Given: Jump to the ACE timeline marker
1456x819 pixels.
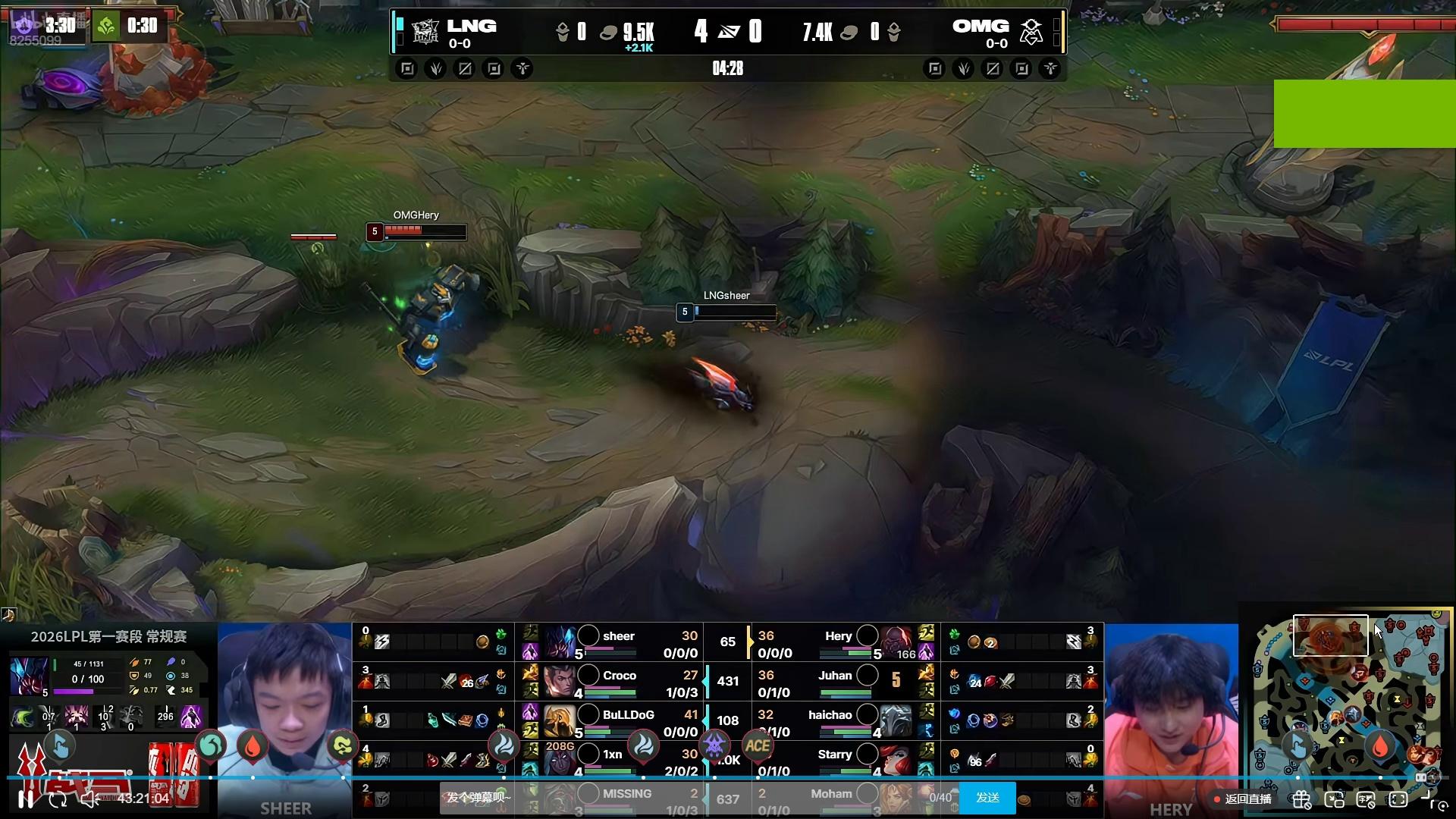Looking at the screenshot, I should 758,746.
